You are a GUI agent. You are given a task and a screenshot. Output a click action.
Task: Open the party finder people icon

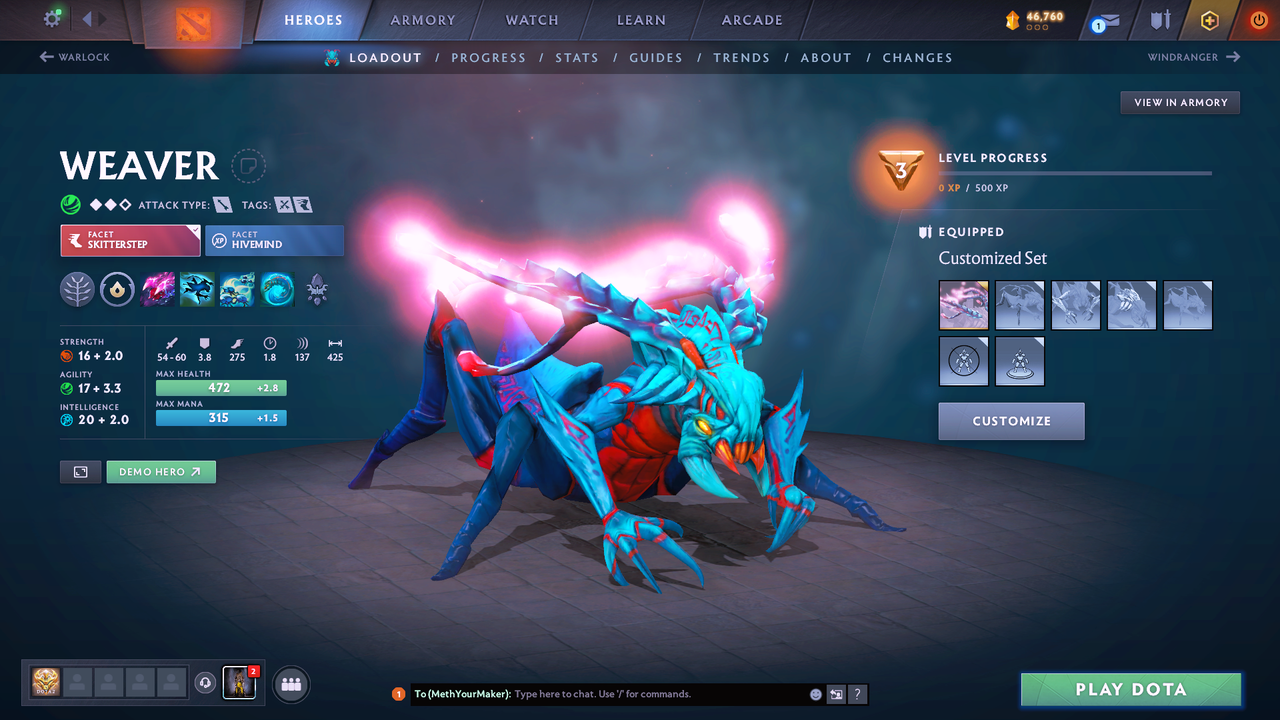pyautogui.click(x=290, y=684)
